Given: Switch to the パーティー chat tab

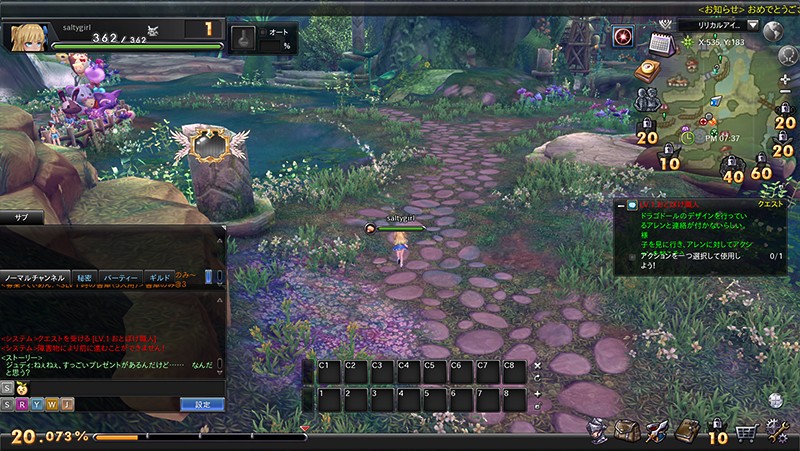Looking at the screenshot, I should 122,277.
